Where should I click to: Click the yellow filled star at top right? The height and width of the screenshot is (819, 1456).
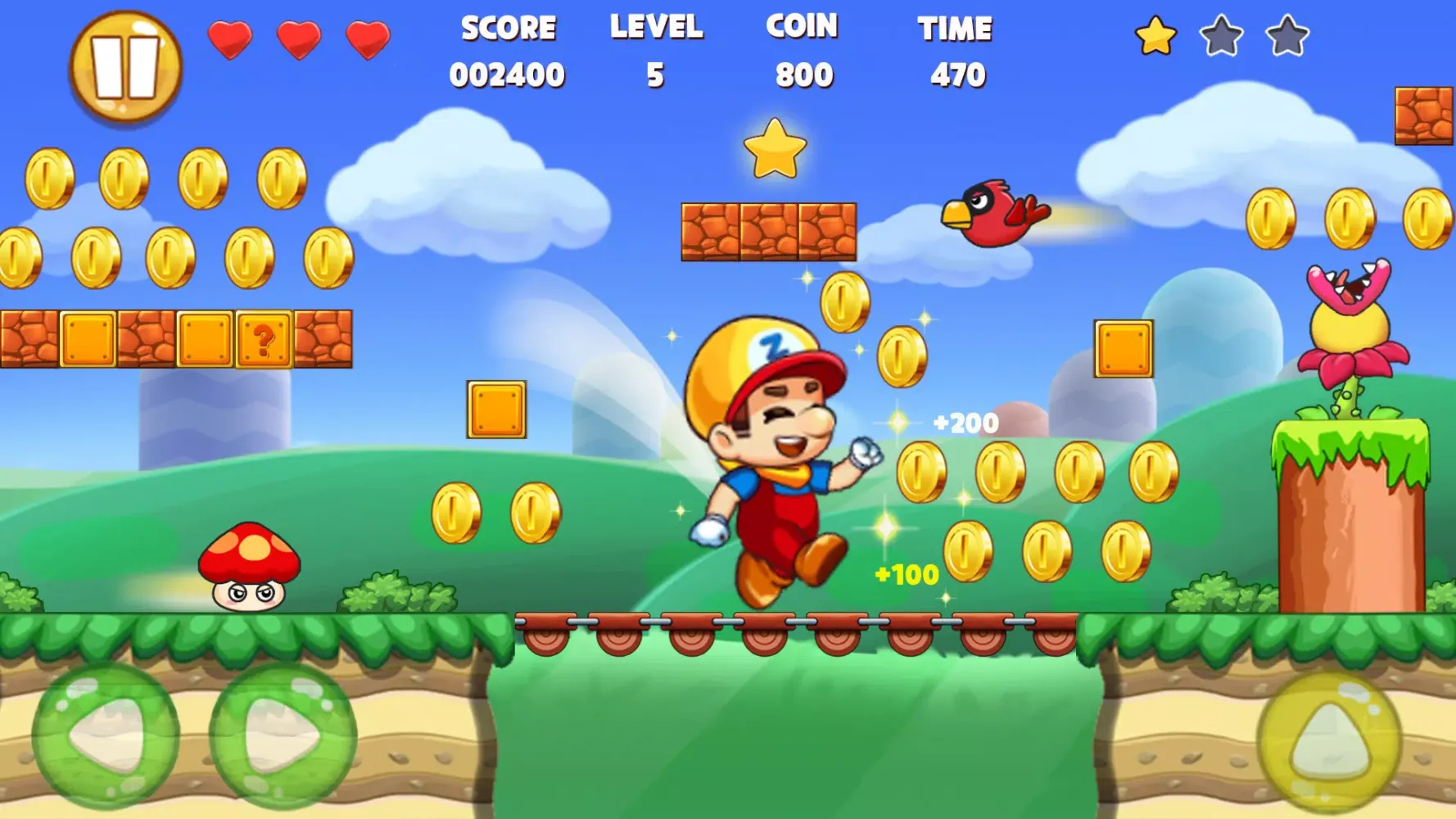[1154, 37]
